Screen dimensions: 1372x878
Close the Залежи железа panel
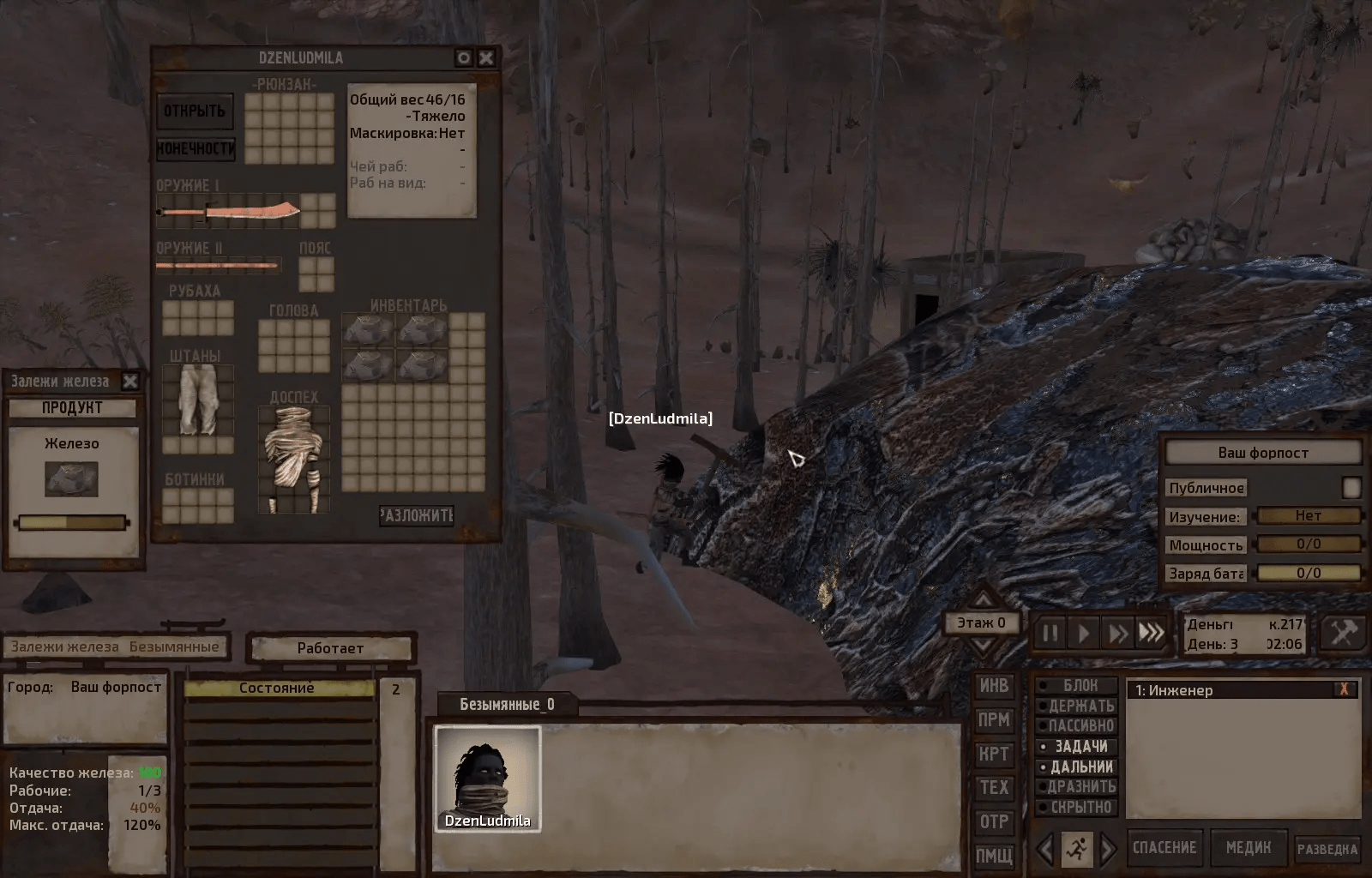click(x=130, y=381)
